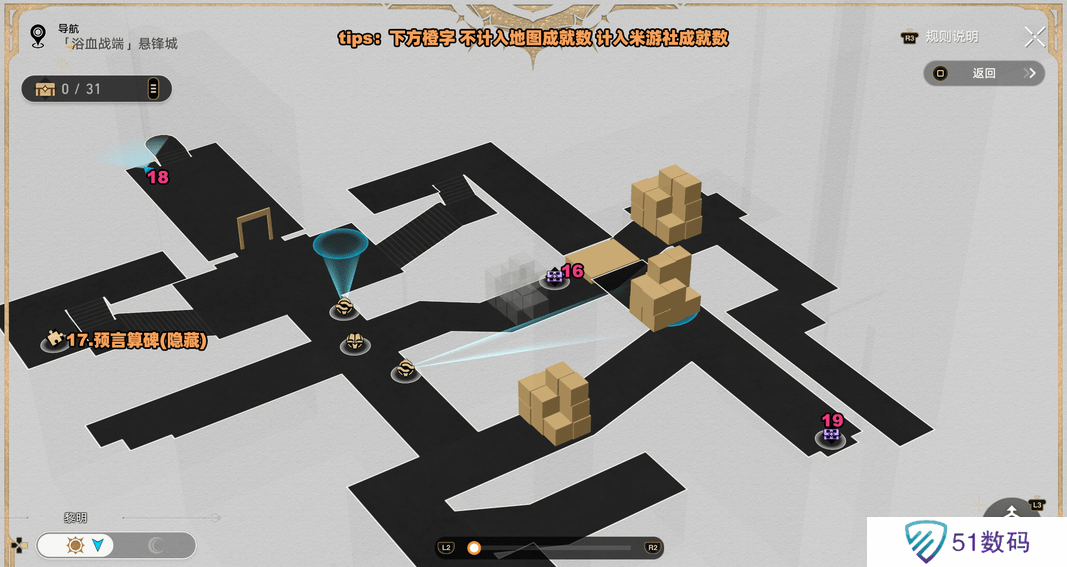Image resolution: width=1067 pixels, height=567 pixels.
Task: Select the space anchor under the blue beam
Action: [344, 307]
